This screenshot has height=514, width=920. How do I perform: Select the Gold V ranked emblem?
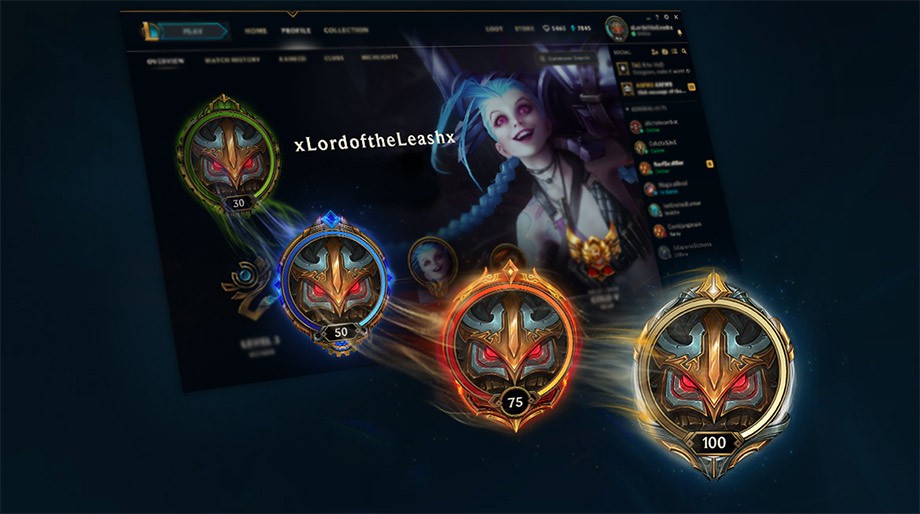(583, 247)
